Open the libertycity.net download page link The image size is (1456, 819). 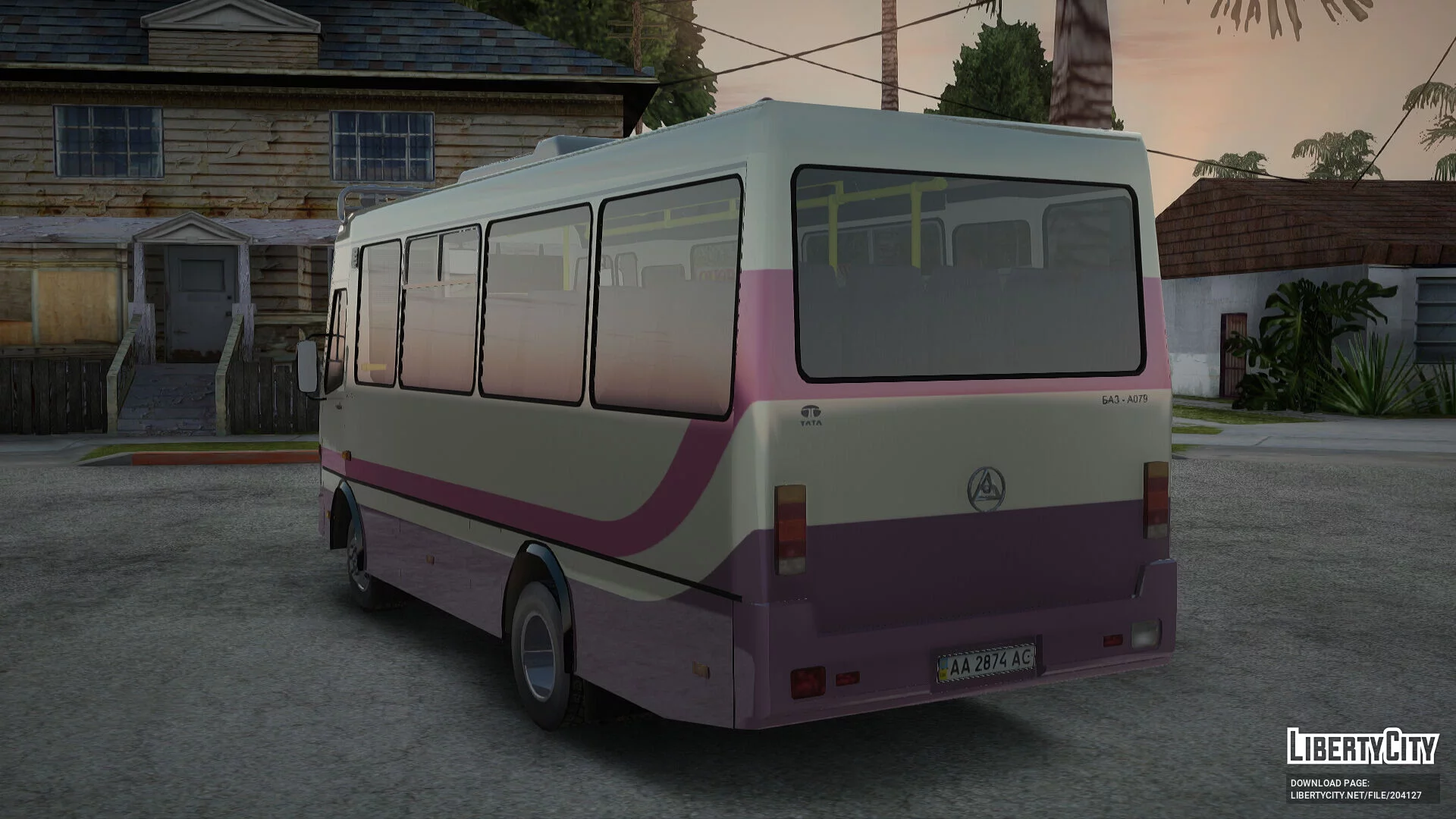[x=1356, y=795]
